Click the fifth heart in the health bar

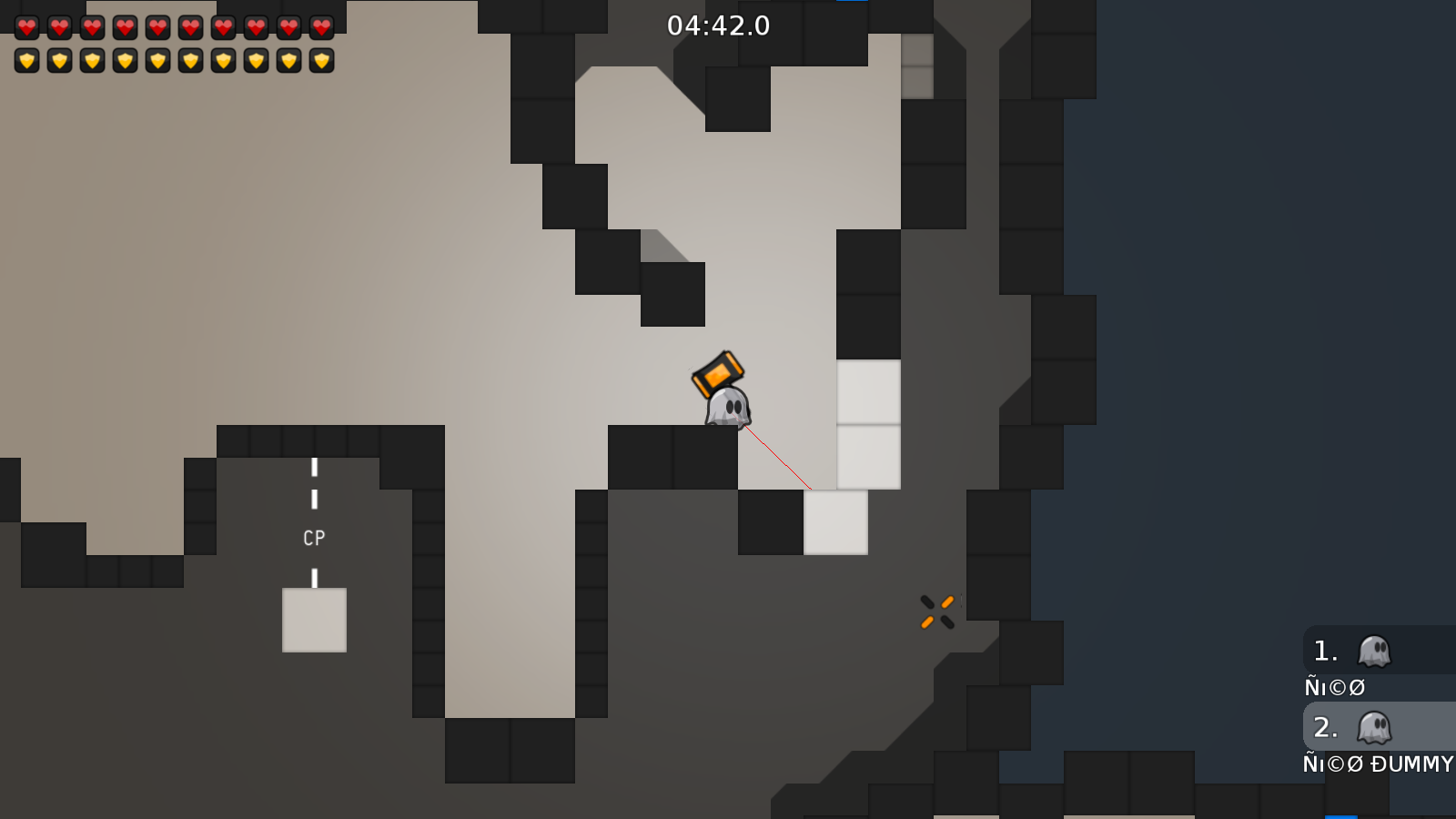click(157, 27)
